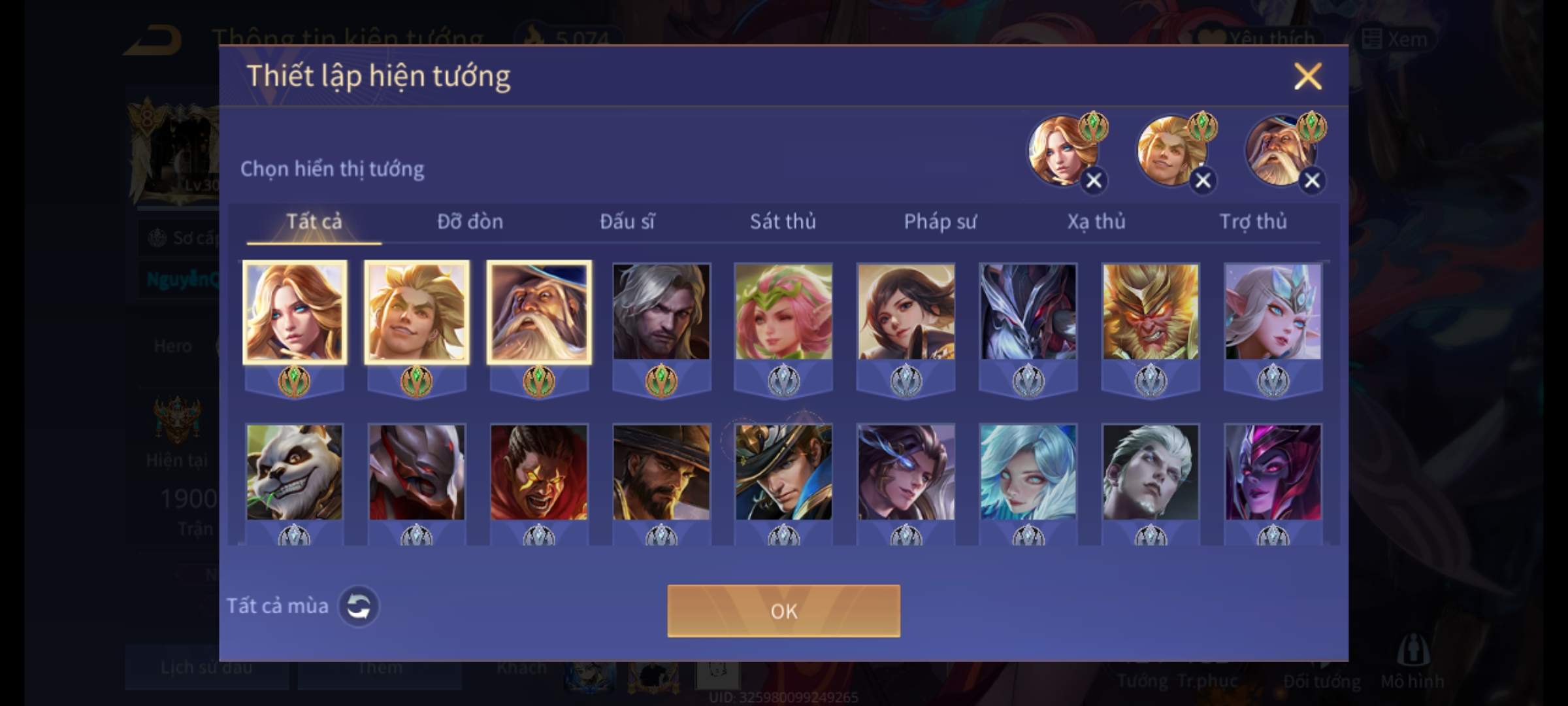
Task: Show the Đấu sĩ category
Action: click(627, 222)
